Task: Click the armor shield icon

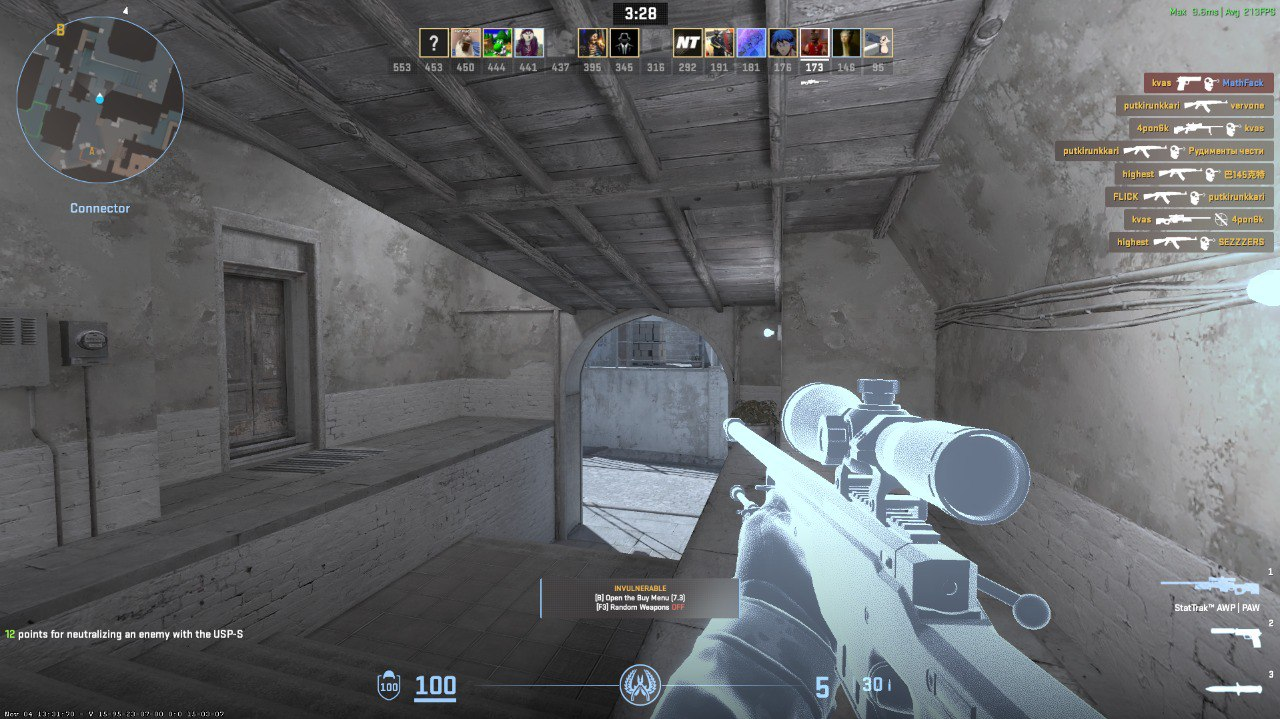Action: (x=388, y=686)
